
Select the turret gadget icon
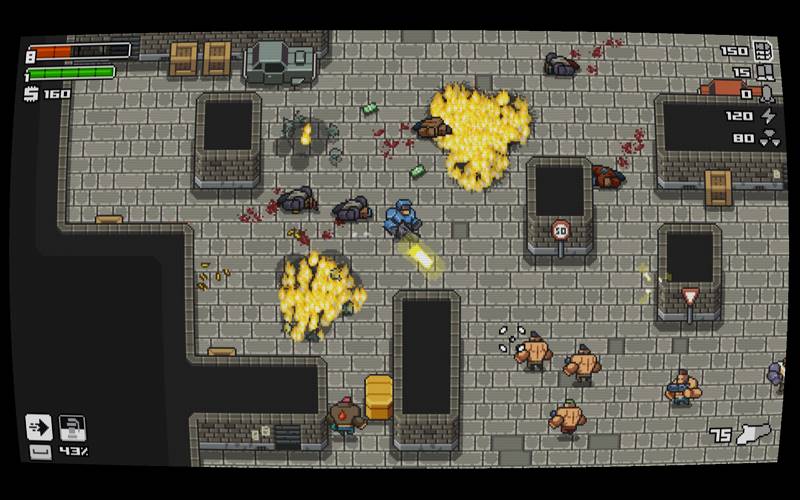tap(71, 427)
